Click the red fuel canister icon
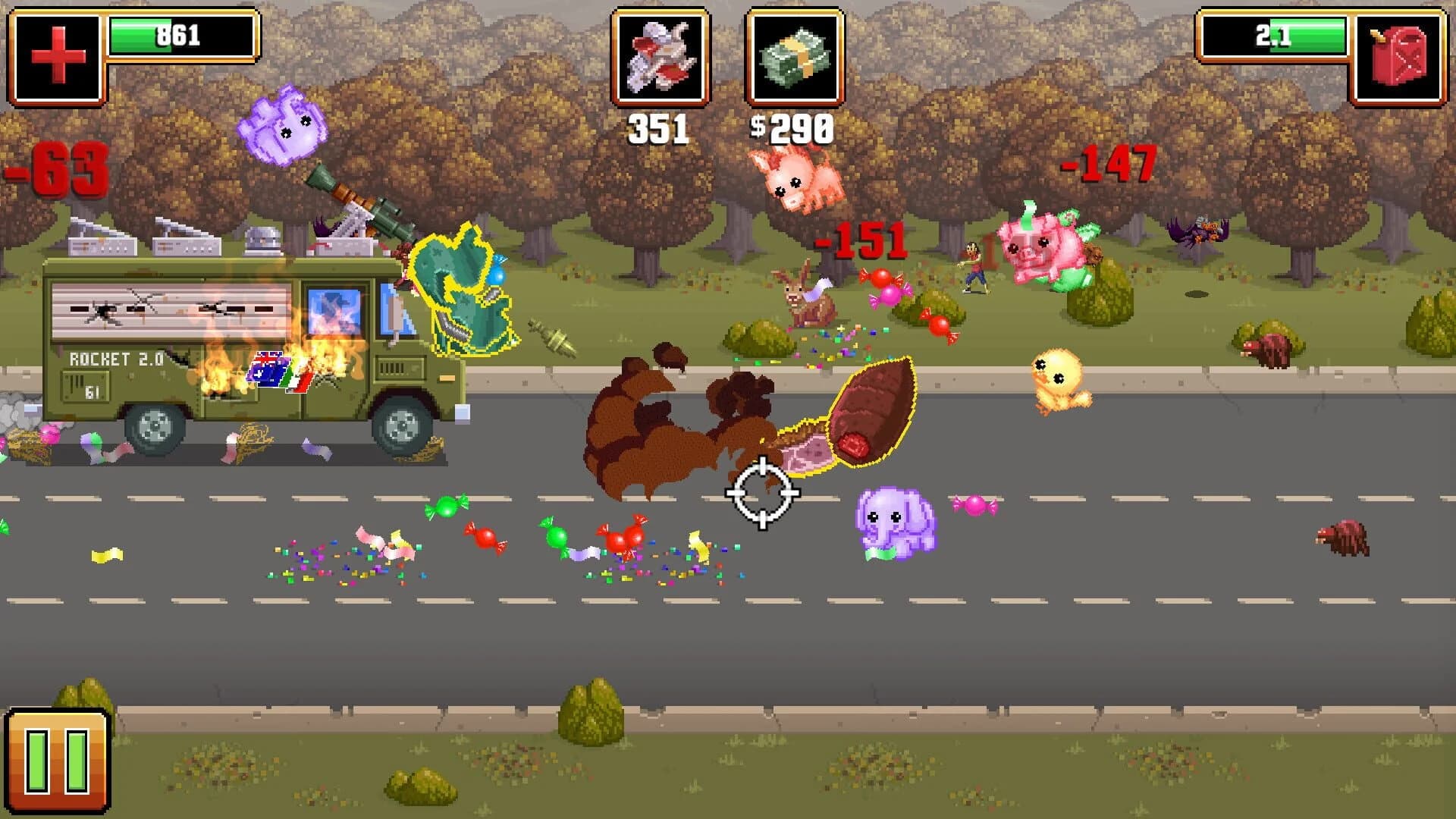 point(1400,53)
